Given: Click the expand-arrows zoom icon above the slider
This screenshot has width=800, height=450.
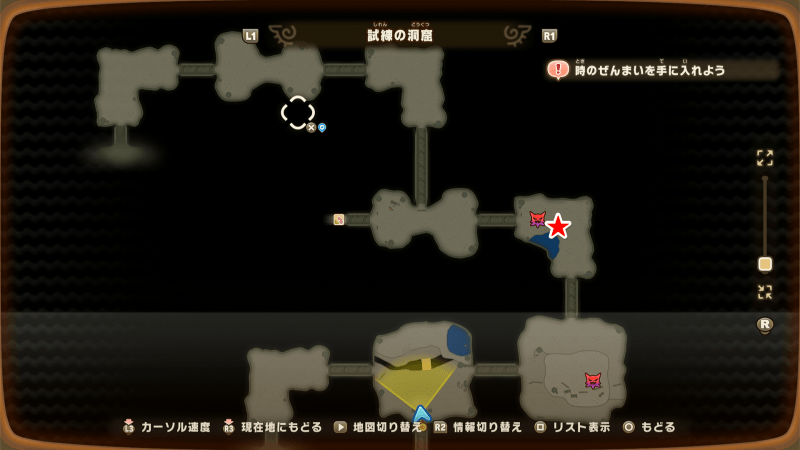Looking at the screenshot, I should point(765,158).
